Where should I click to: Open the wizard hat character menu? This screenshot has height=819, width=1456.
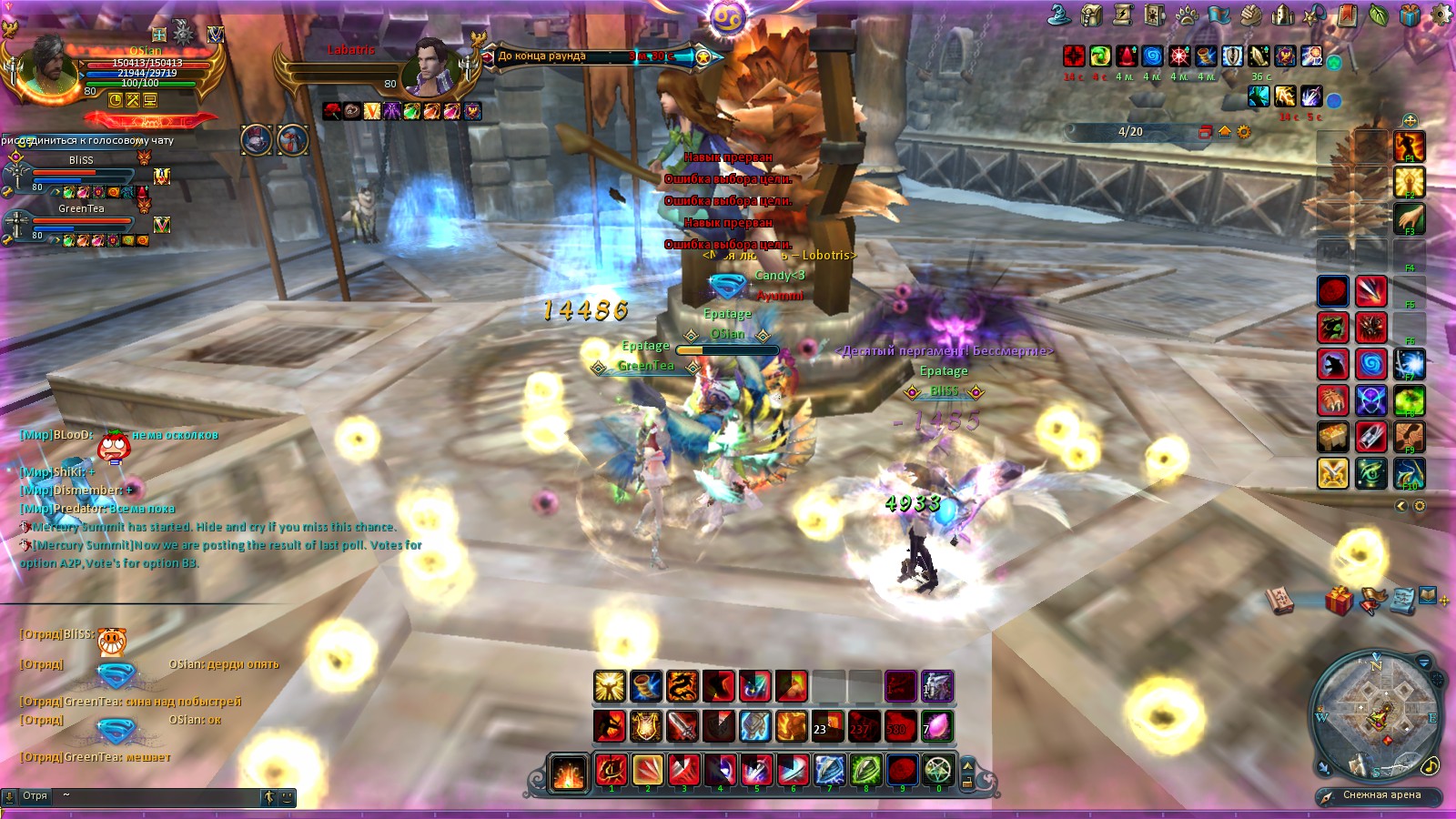[x=1058, y=14]
